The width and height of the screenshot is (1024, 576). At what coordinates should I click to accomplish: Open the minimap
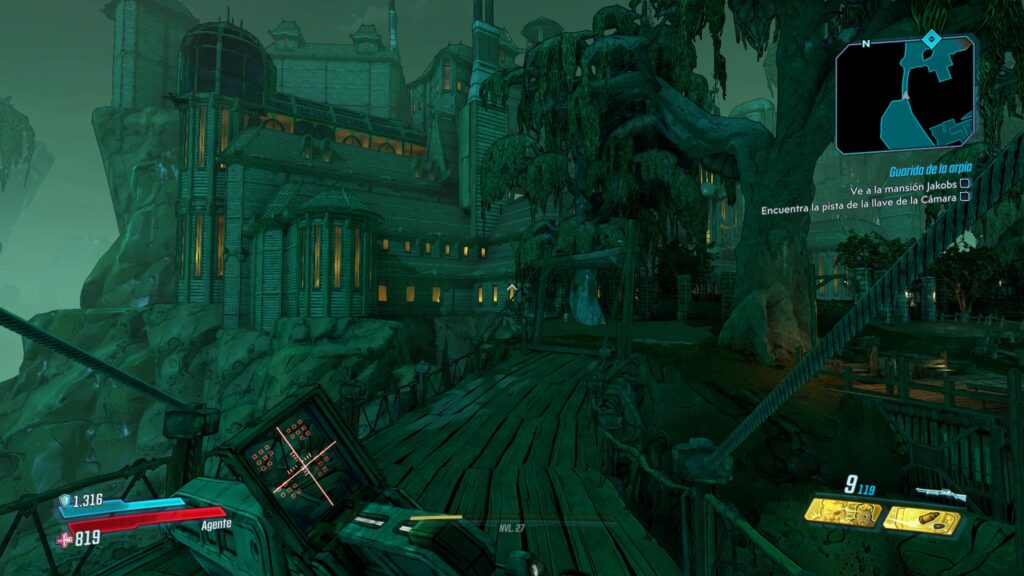[x=905, y=95]
